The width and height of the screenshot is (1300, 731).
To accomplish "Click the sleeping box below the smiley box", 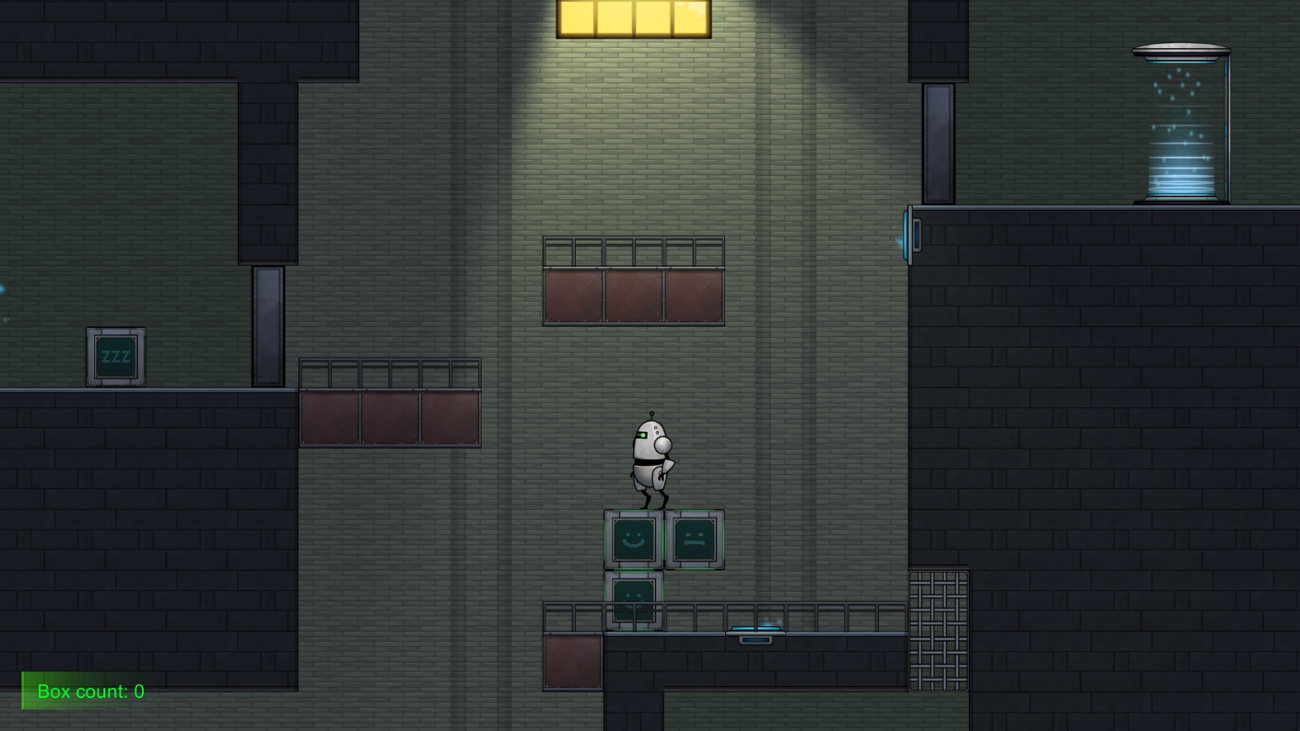I will (x=633, y=600).
